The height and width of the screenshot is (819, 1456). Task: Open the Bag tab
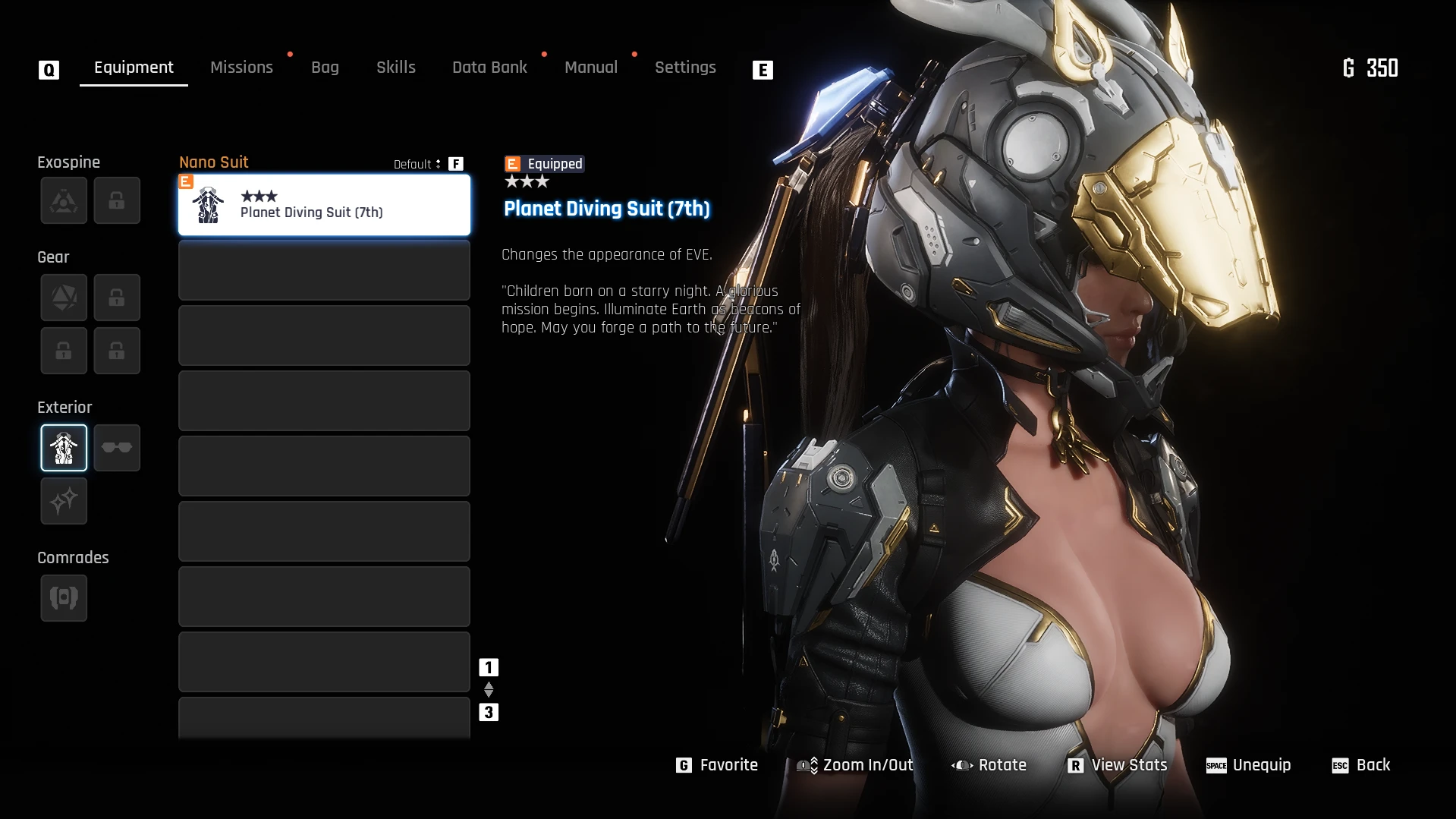coord(325,68)
